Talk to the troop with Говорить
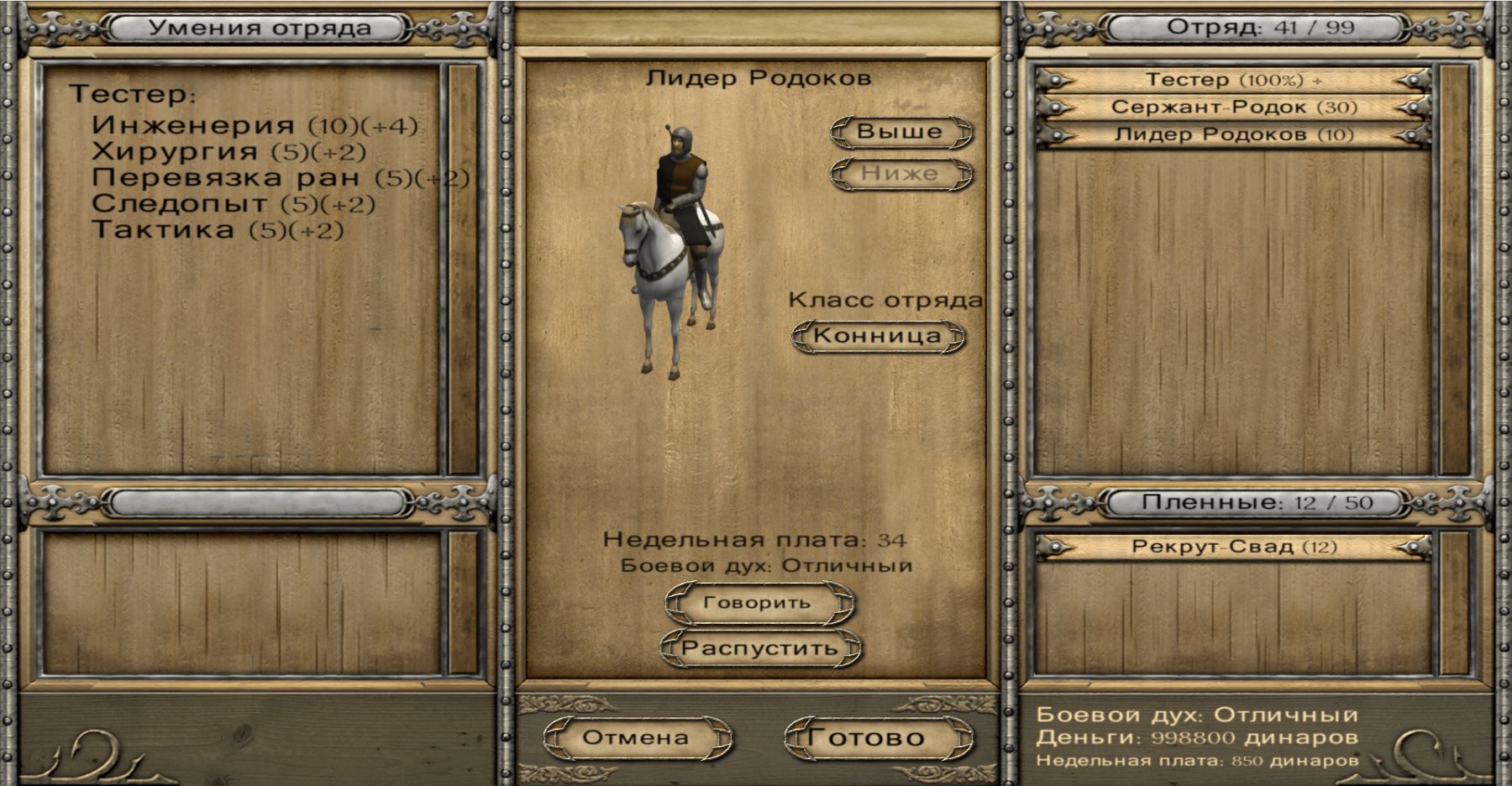The image size is (1512, 786). (758, 603)
